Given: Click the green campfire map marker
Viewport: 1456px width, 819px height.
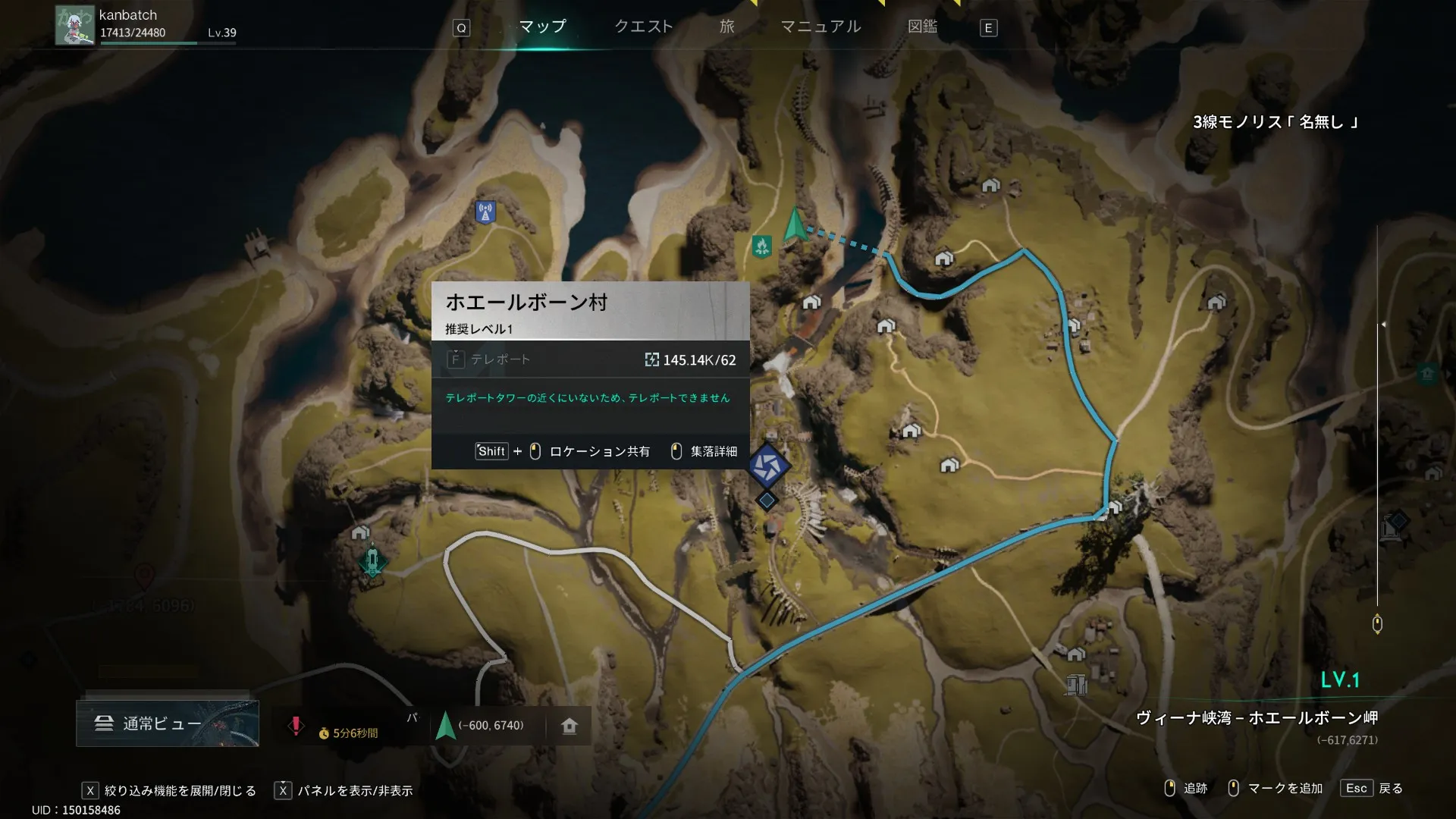Looking at the screenshot, I should (x=762, y=246).
